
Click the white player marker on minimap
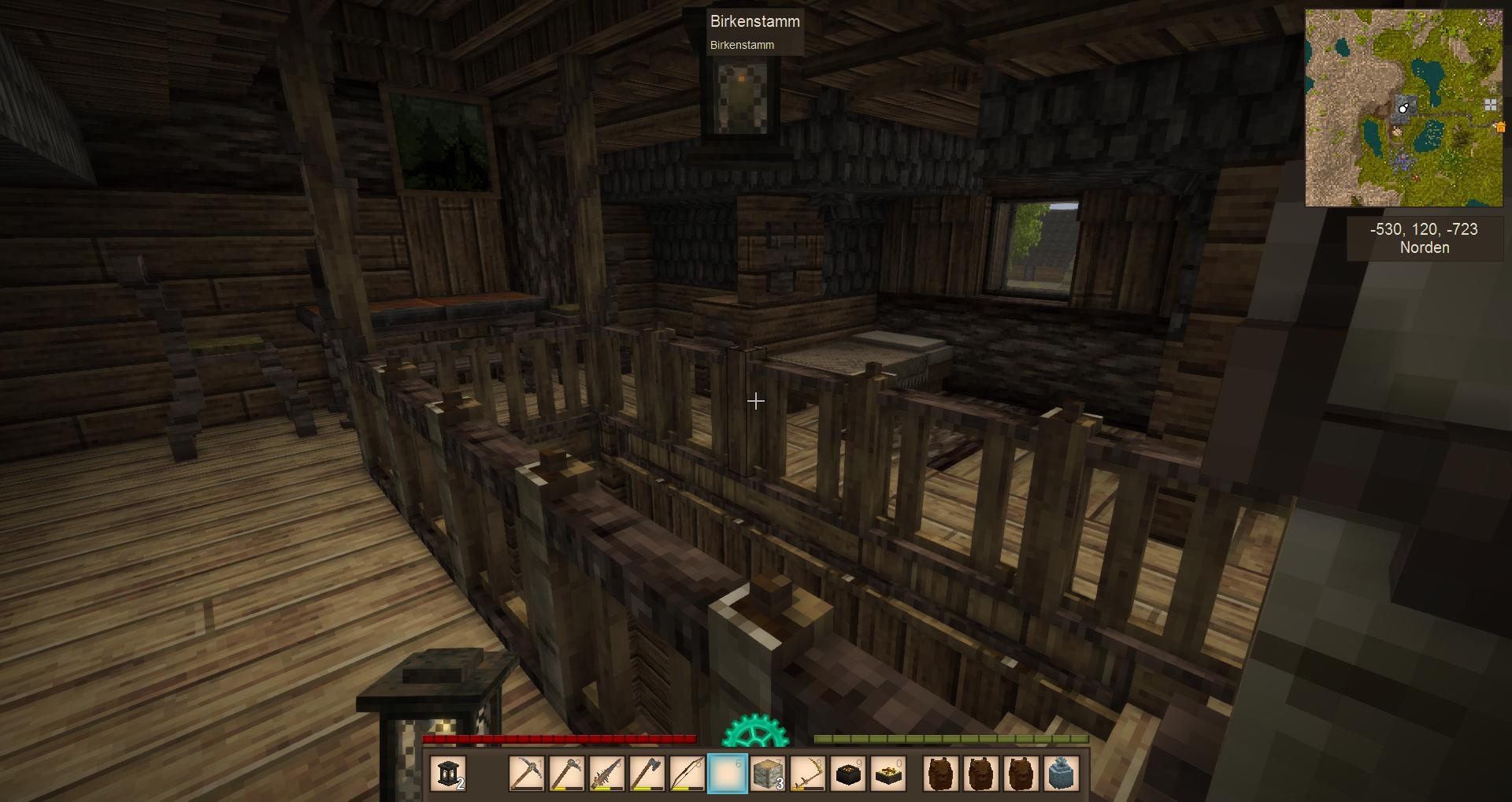[1403, 109]
